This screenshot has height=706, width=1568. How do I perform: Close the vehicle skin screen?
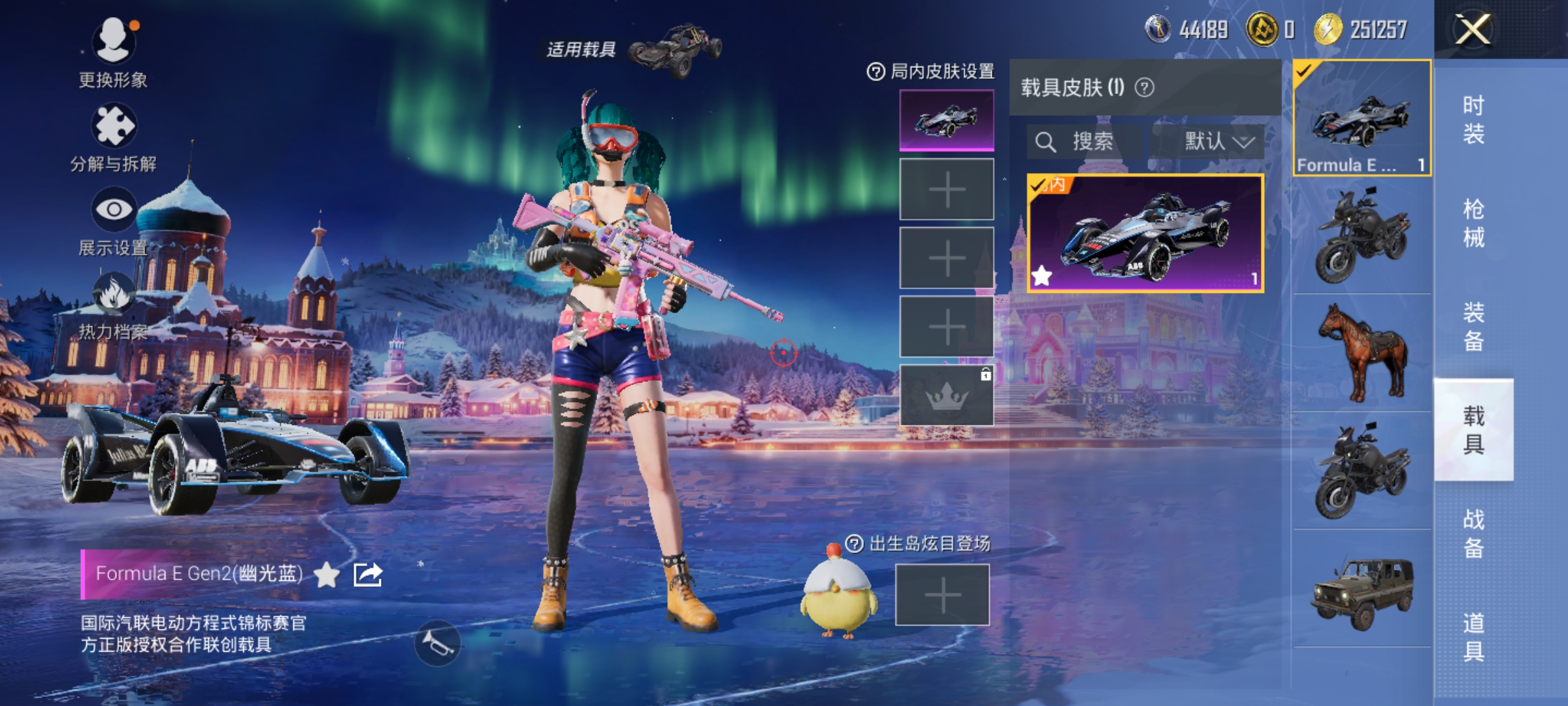(1473, 29)
